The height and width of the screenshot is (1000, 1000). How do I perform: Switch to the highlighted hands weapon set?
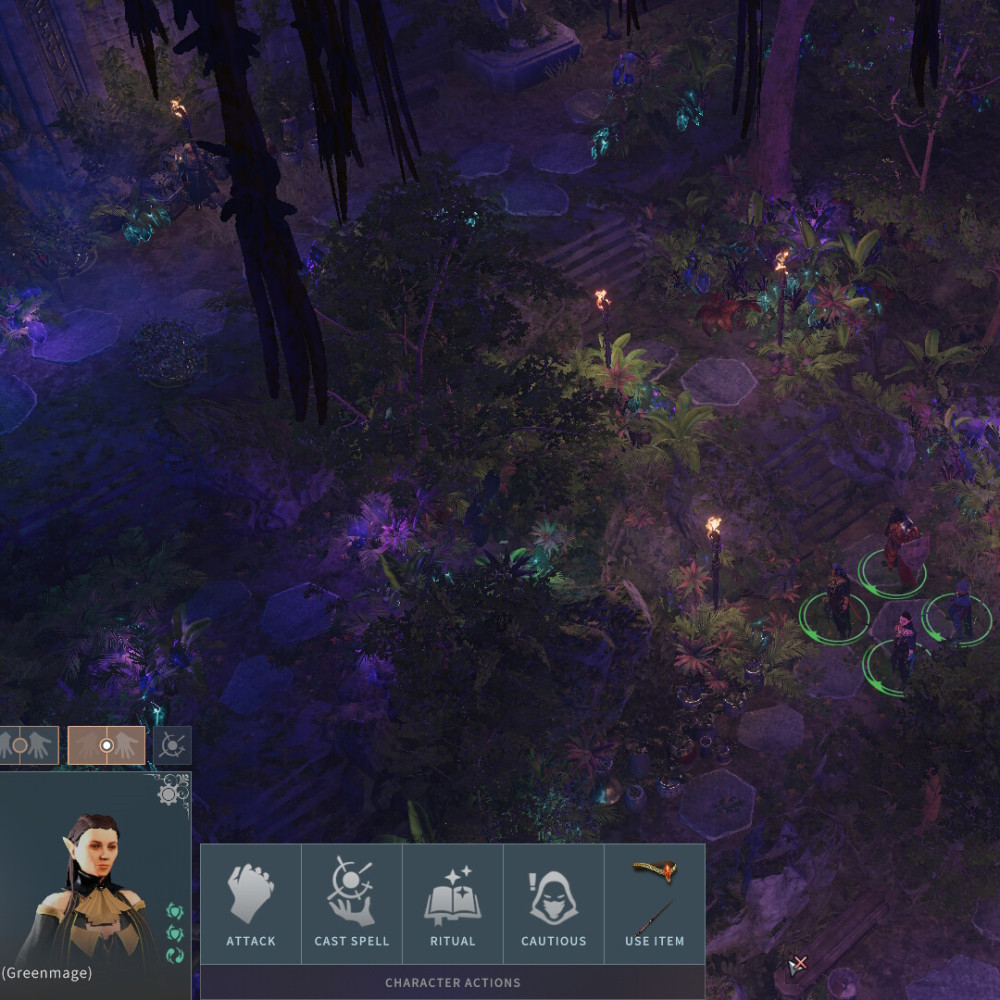point(106,745)
